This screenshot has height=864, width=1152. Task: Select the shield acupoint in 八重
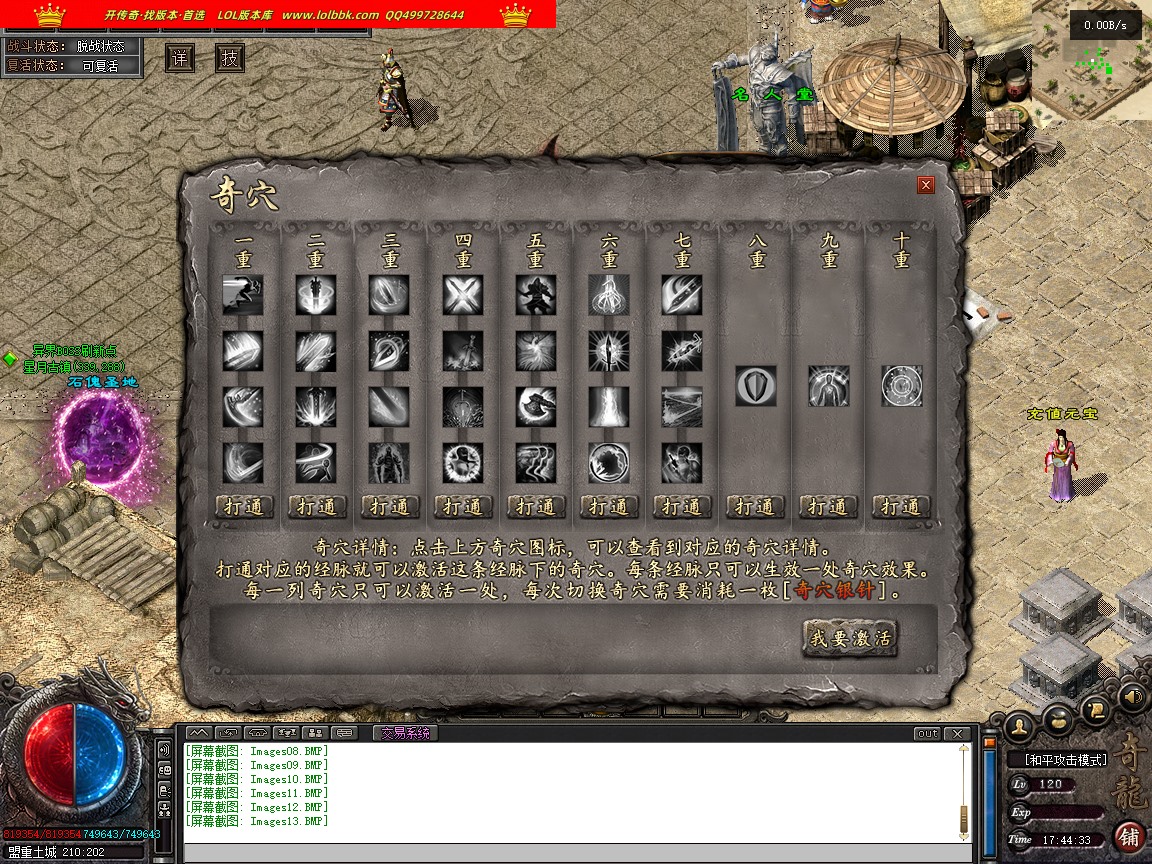pos(756,386)
